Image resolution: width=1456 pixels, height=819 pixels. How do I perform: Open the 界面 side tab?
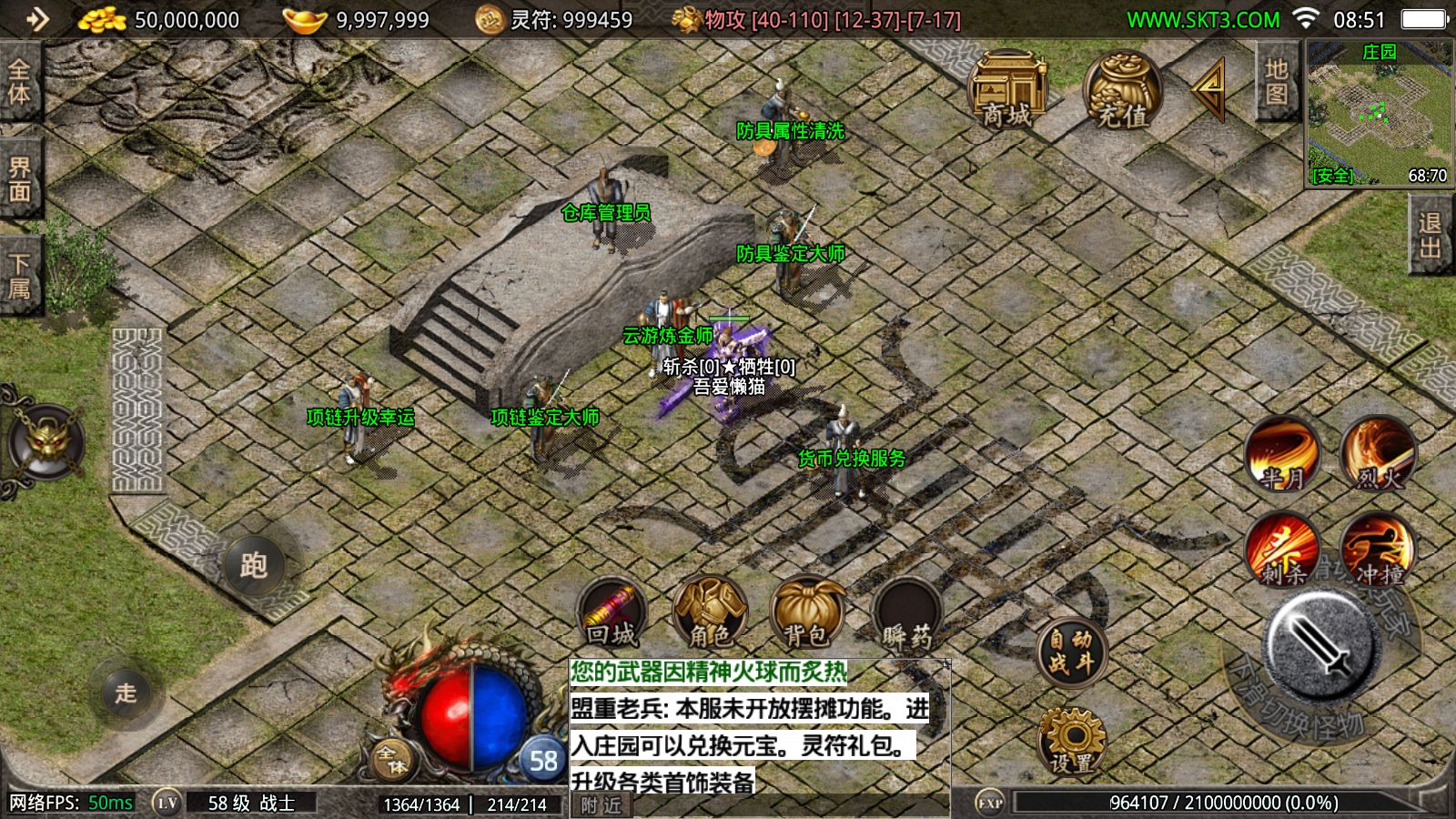point(19,179)
